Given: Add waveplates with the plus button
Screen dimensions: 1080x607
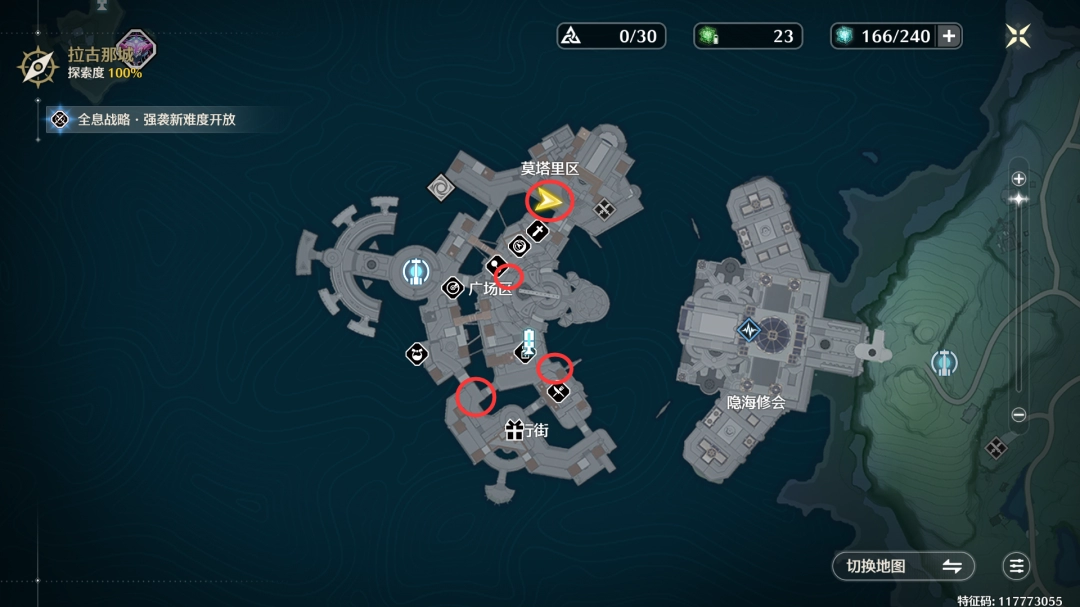Looking at the screenshot, I should click(949, 36).
